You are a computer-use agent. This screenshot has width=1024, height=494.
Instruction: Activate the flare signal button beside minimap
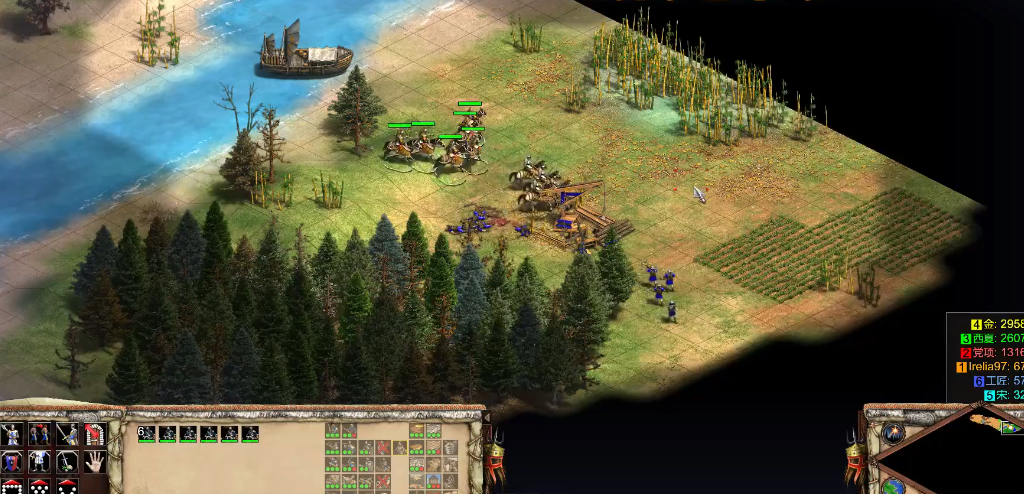click(893, 433)
